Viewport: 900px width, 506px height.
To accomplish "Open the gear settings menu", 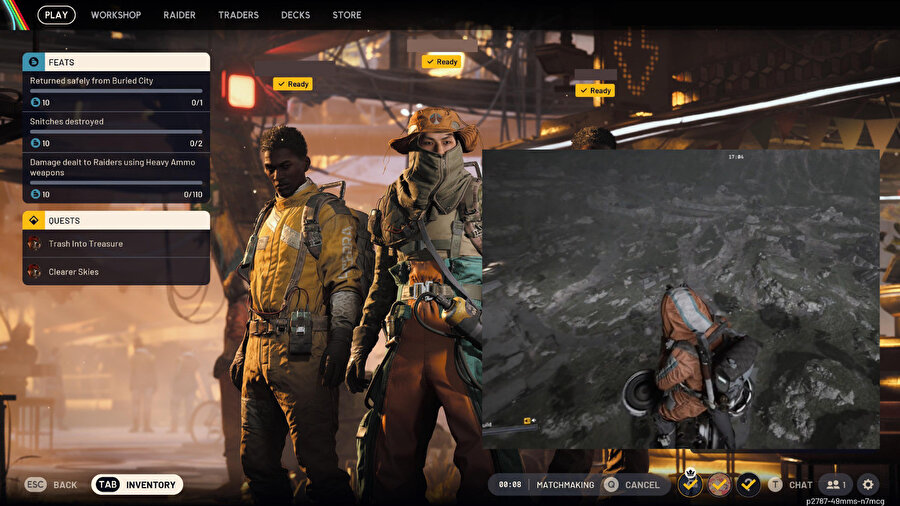I will click(868, 485).
